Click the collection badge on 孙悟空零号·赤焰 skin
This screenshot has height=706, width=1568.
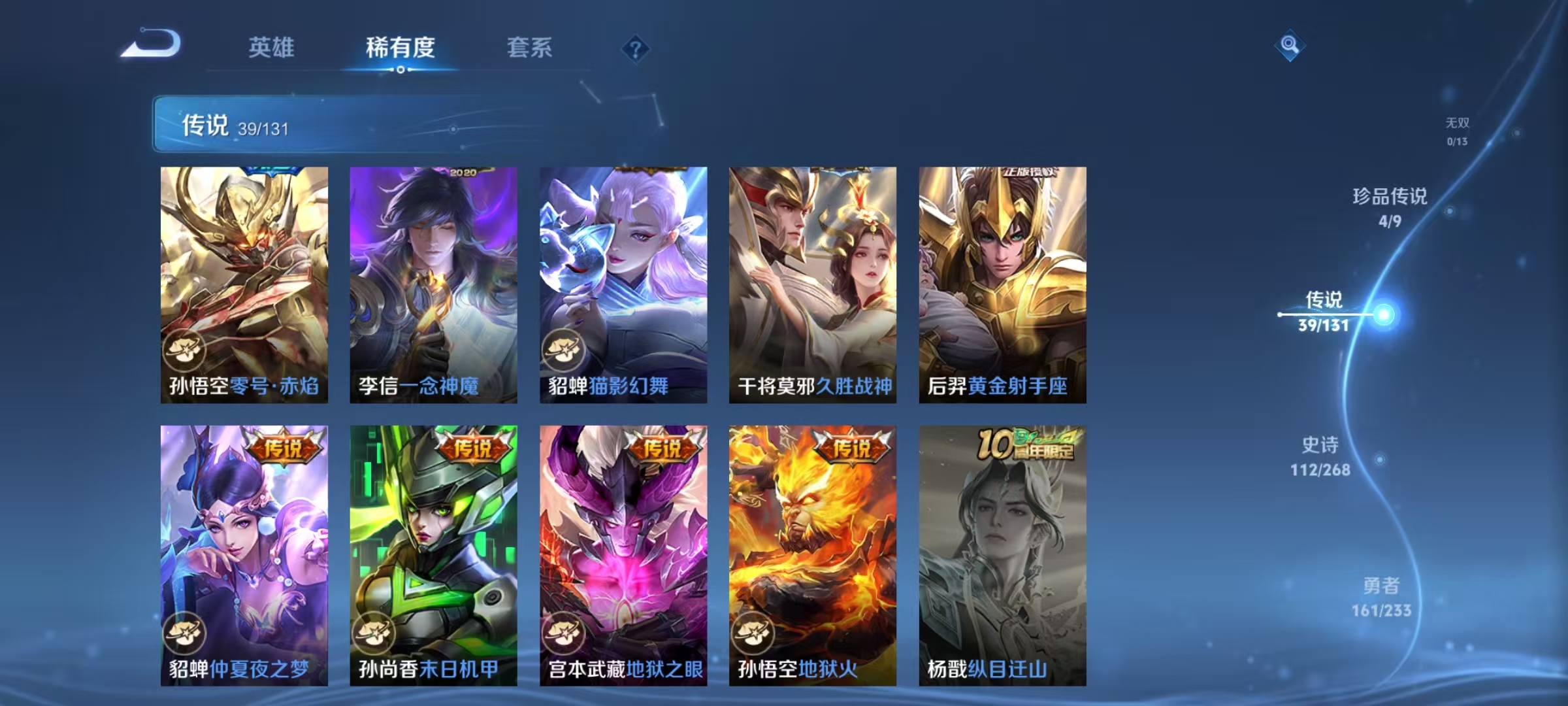(184, 350)
